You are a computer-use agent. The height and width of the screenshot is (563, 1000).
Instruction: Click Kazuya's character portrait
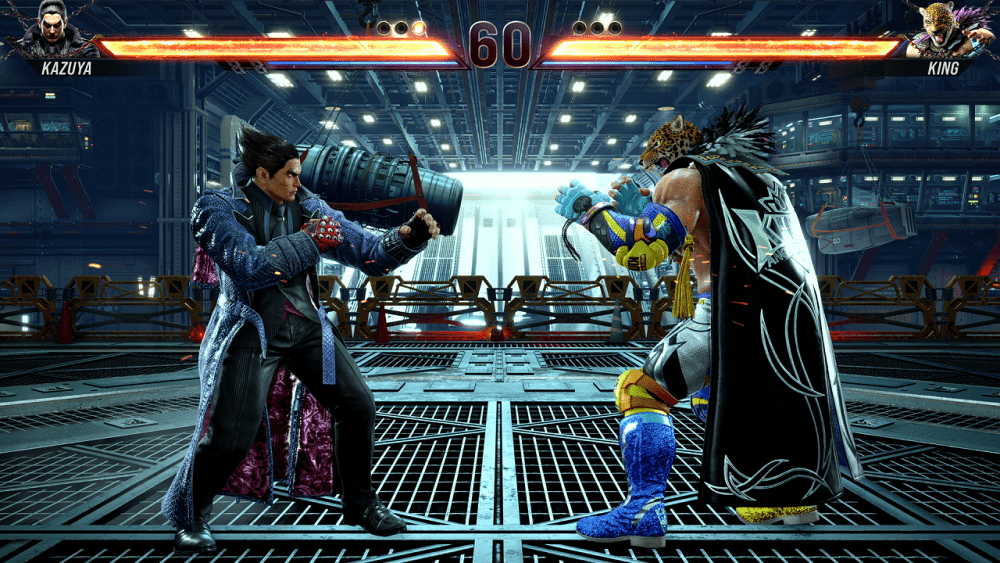[x=52, y=28]
